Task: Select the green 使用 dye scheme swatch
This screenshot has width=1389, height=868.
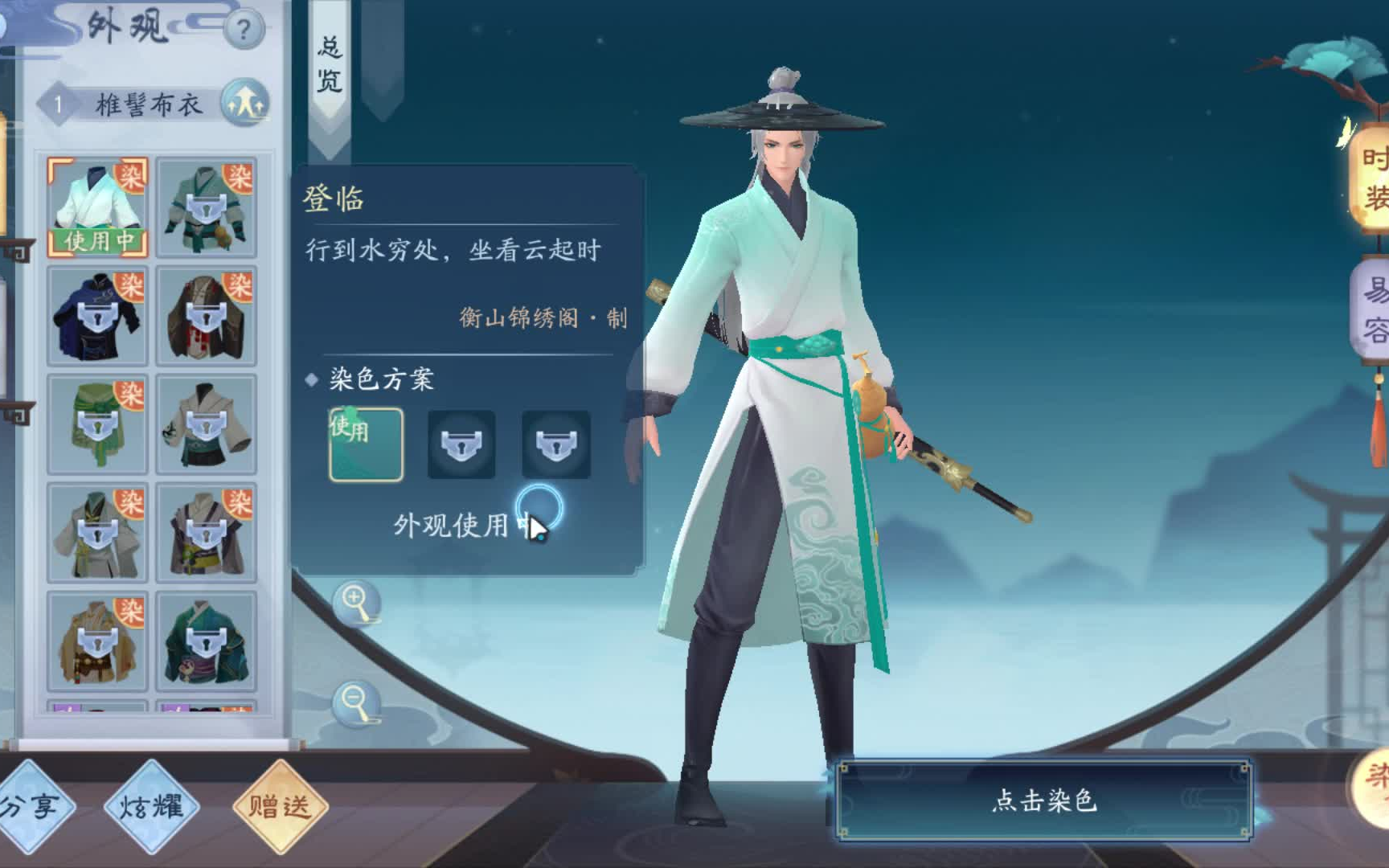Action: 366,443
